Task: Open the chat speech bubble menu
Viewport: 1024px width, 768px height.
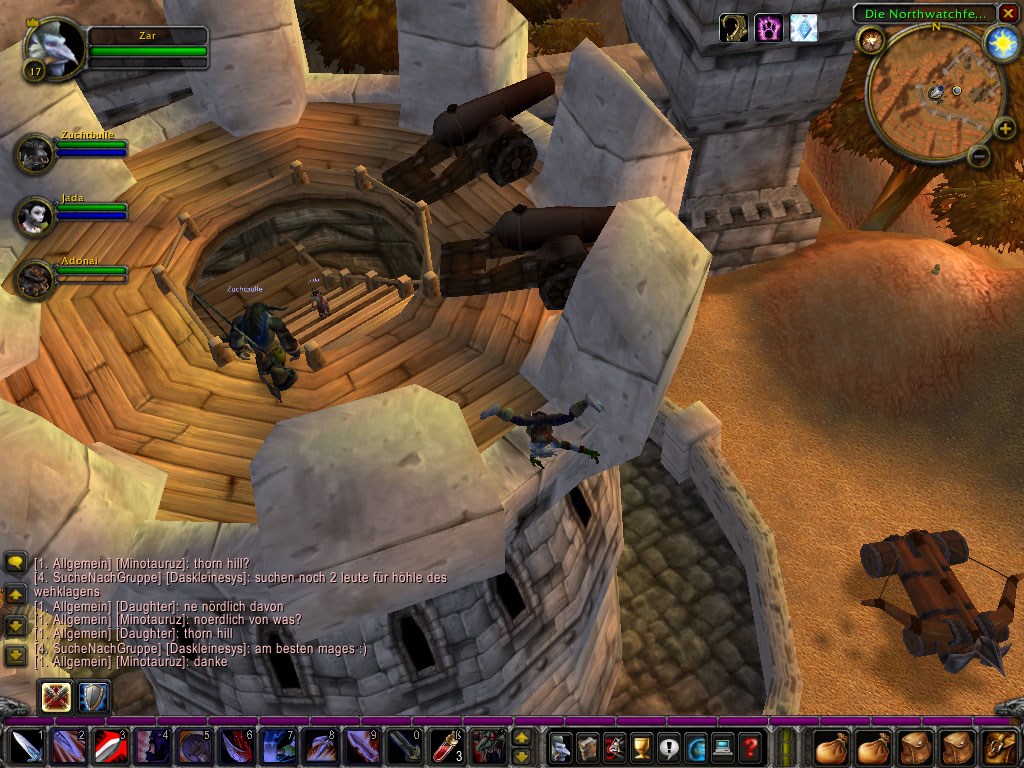Action: coord(15,563)
